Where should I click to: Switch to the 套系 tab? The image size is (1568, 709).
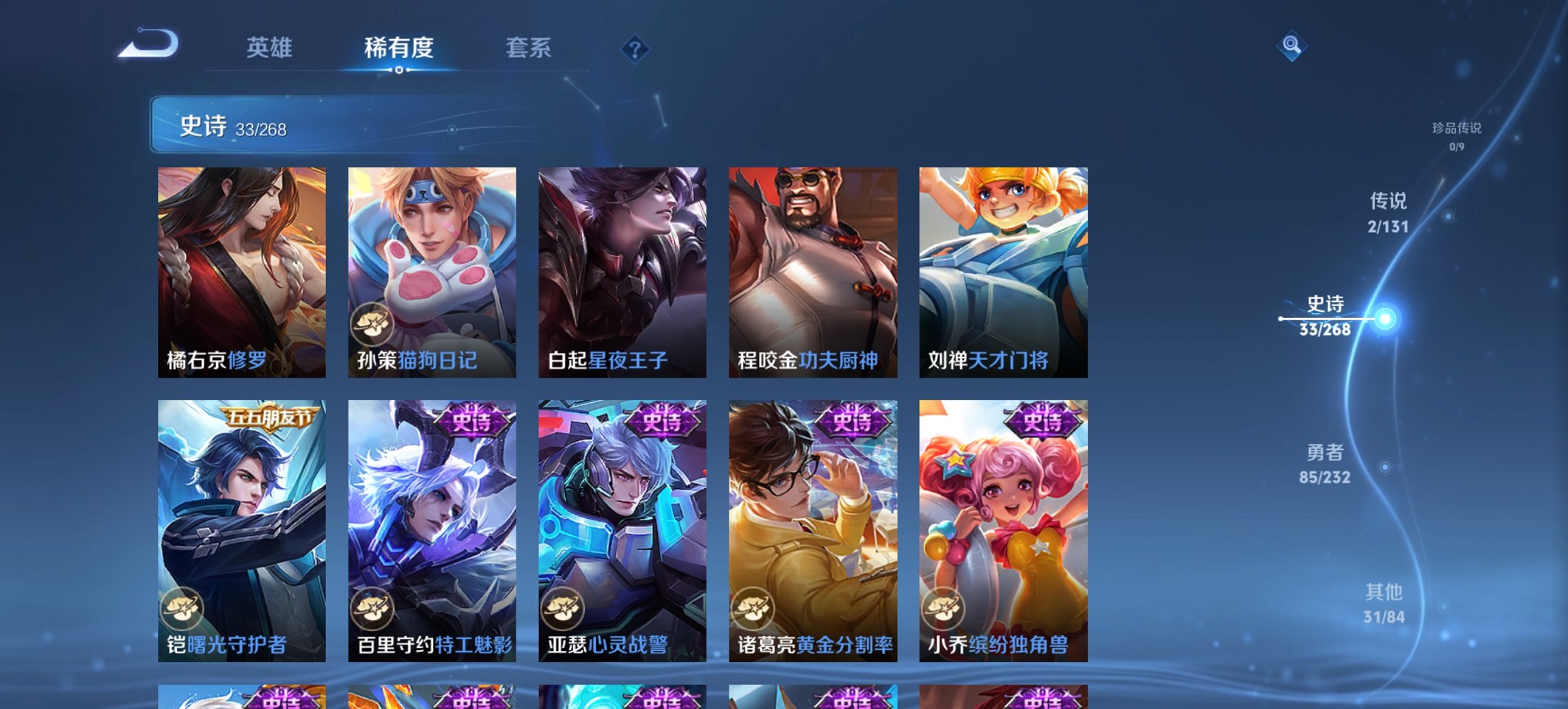click(528, 48)
